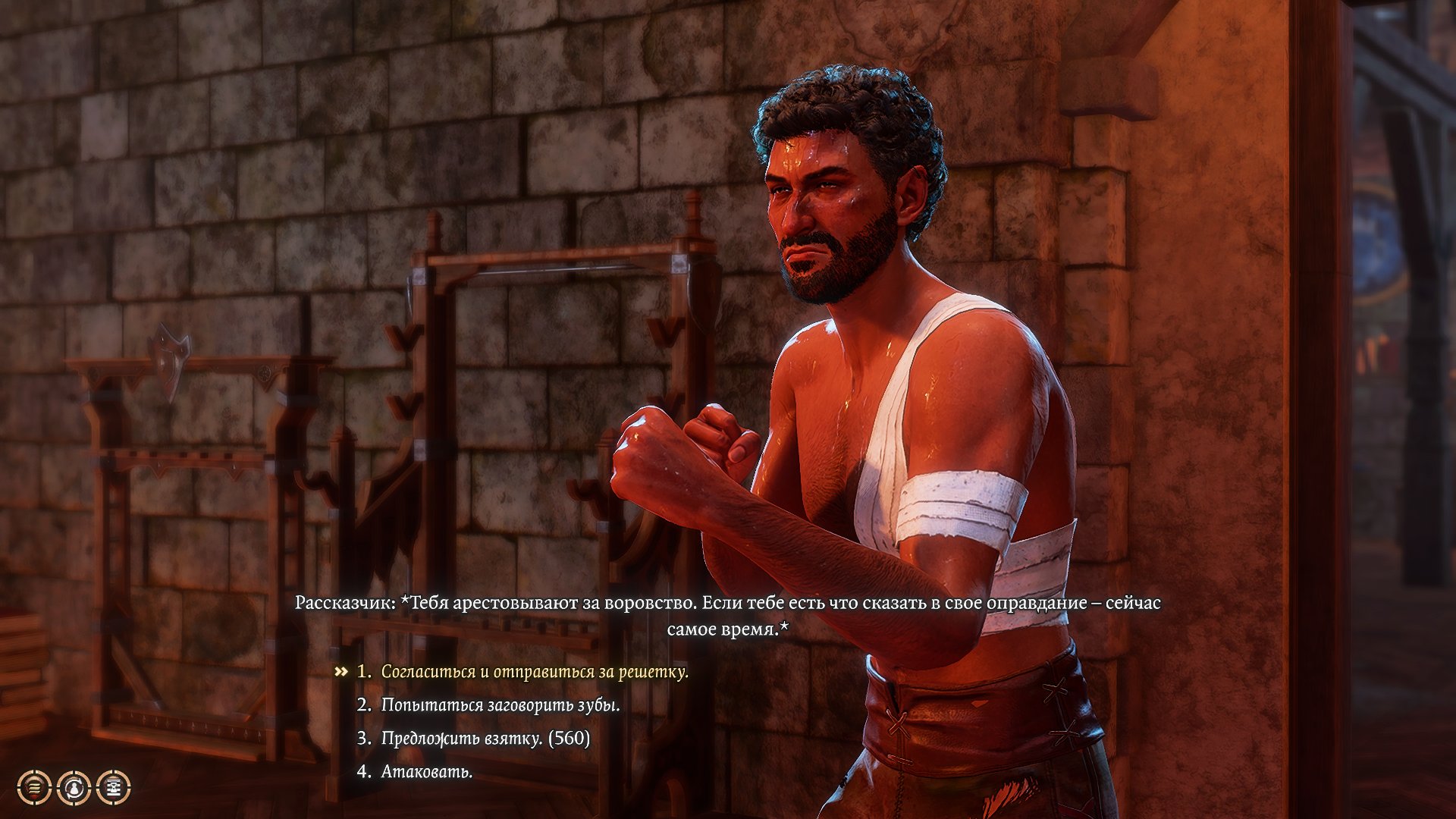The height and width of the screenshot is (819, 1456).
Task: Click the person silhouette in the middle circle icon
Action: (x=74, y=789)
